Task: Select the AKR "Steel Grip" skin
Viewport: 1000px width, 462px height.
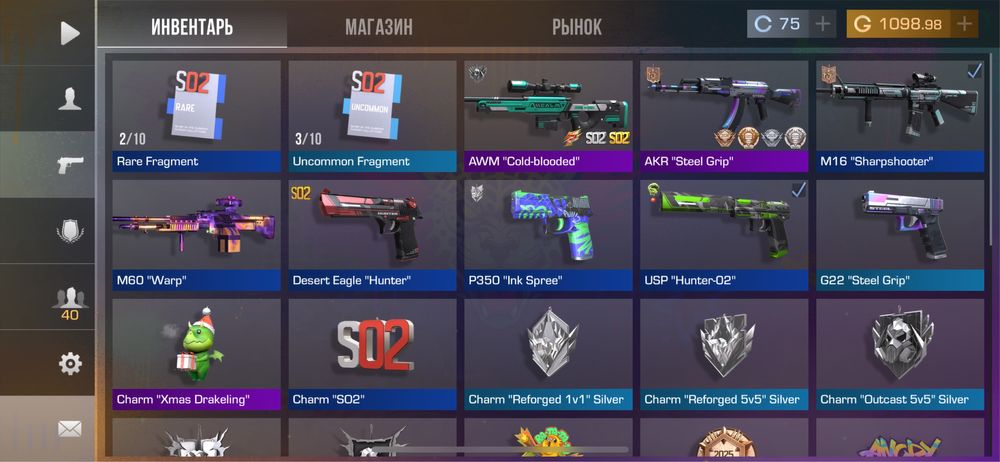Action: [724, 115]
